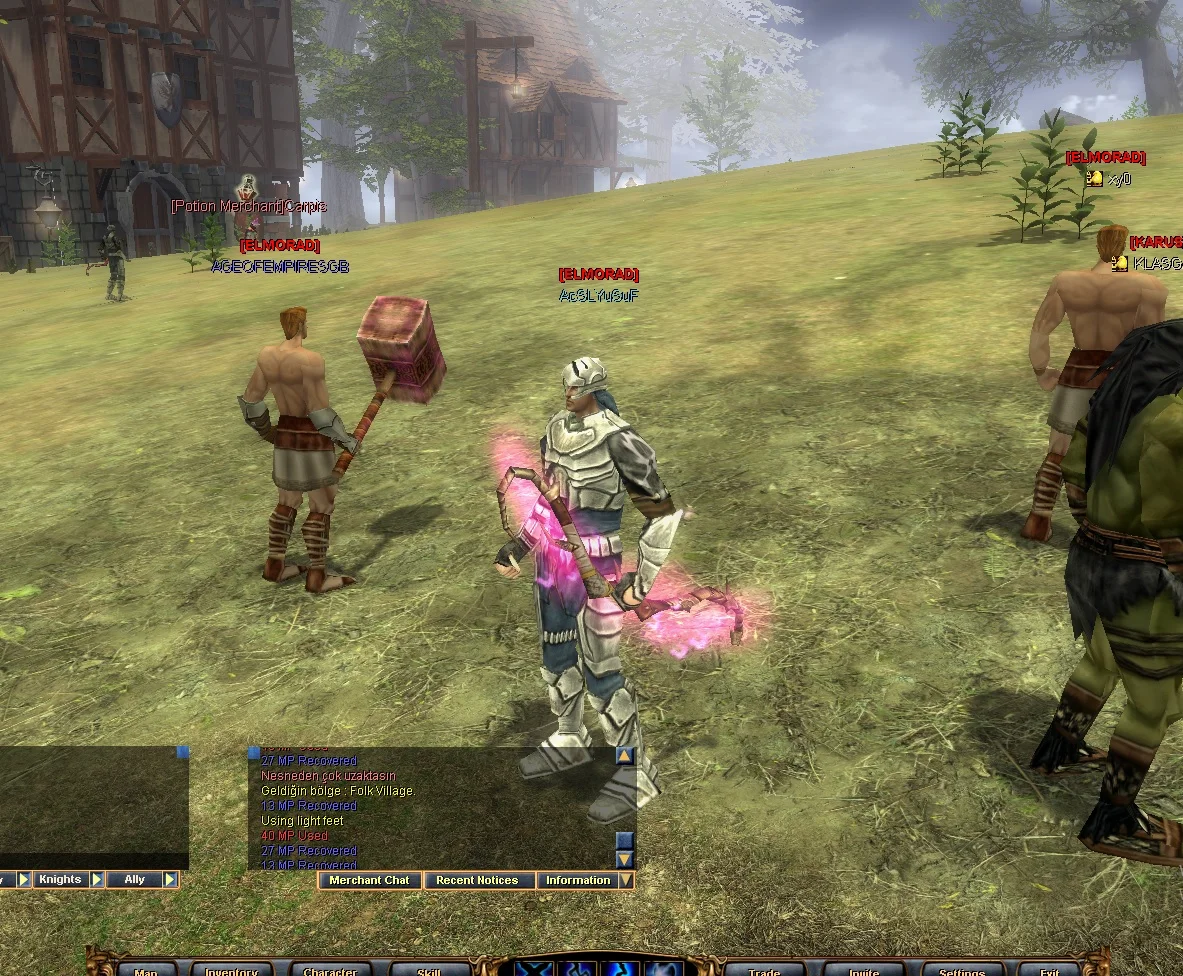1183x976 pixels.
Task: Click the Invite button
Action: (864, 971)
